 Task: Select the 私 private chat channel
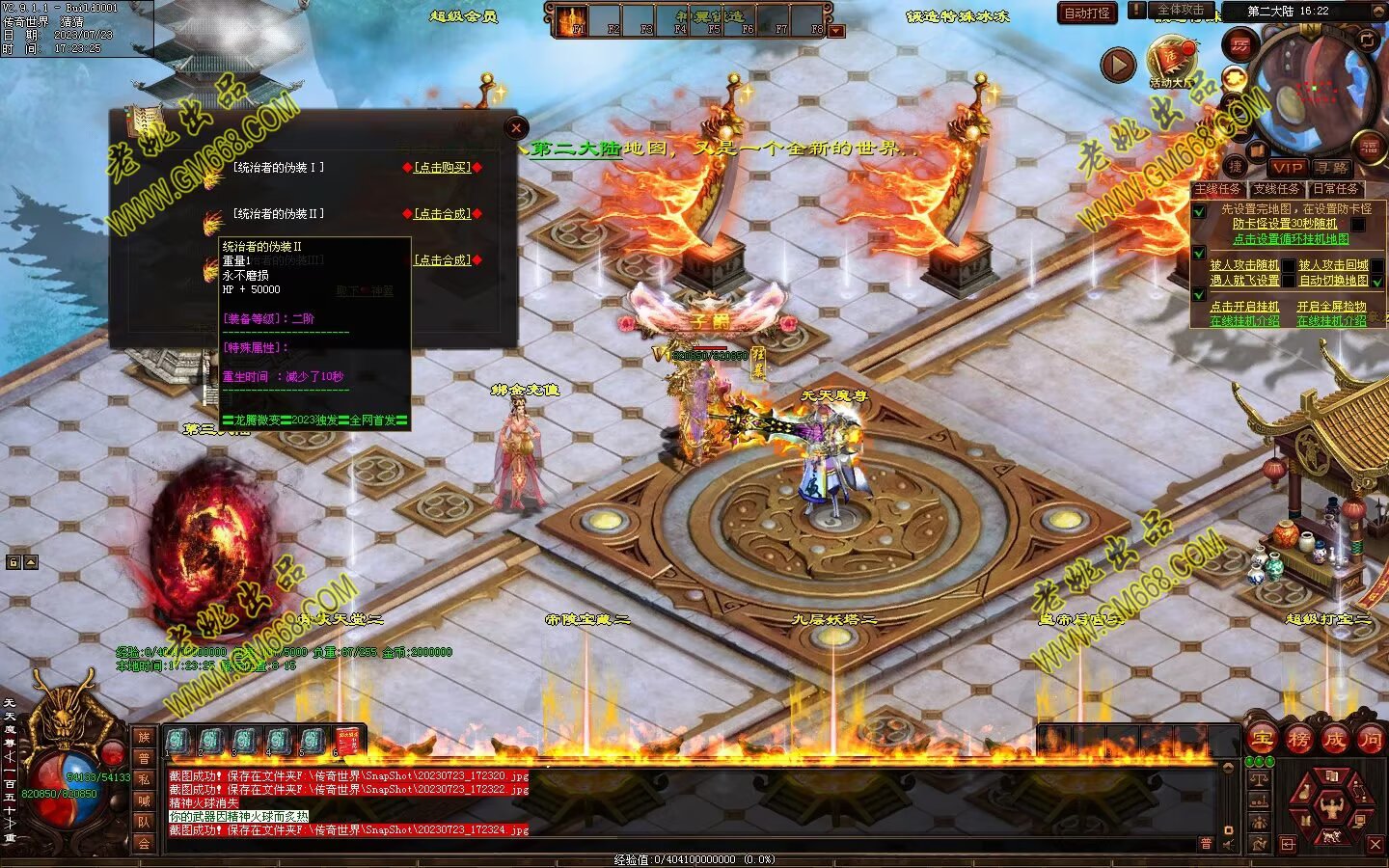click(x=144, y=778)
